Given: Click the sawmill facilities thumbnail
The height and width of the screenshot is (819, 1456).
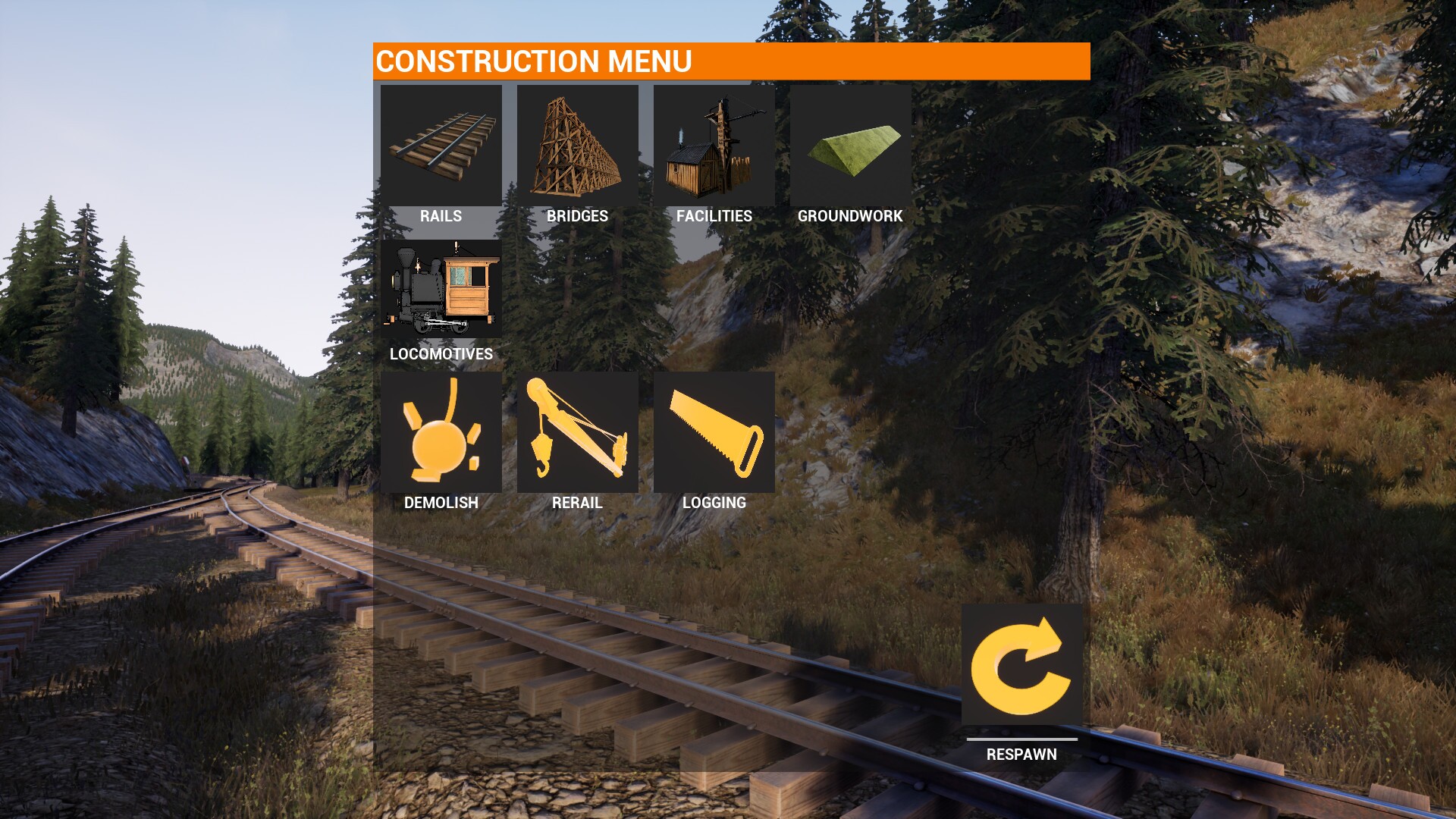Looking at the screenshot, I should (x=714, y=144).
